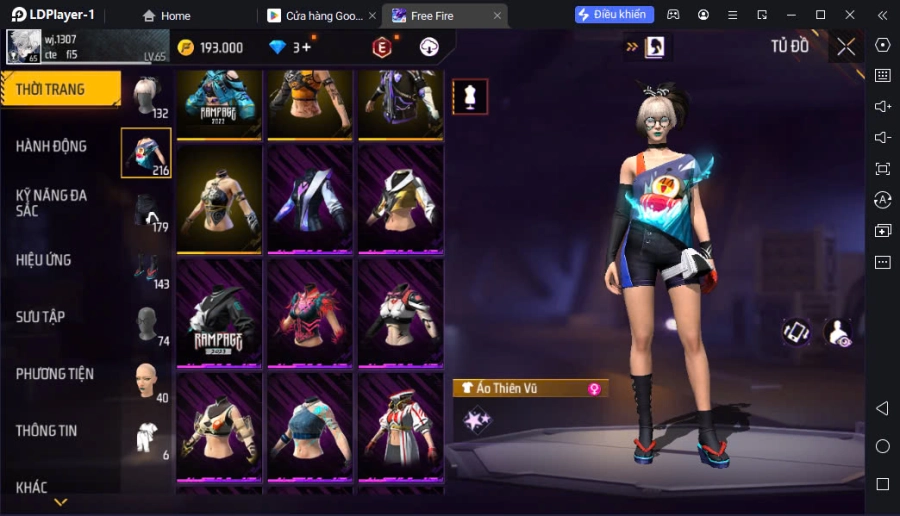Screen dimensions: 900x516
Task: Switch to the Home tab in LDPlayer
Action: coord(166,15)
